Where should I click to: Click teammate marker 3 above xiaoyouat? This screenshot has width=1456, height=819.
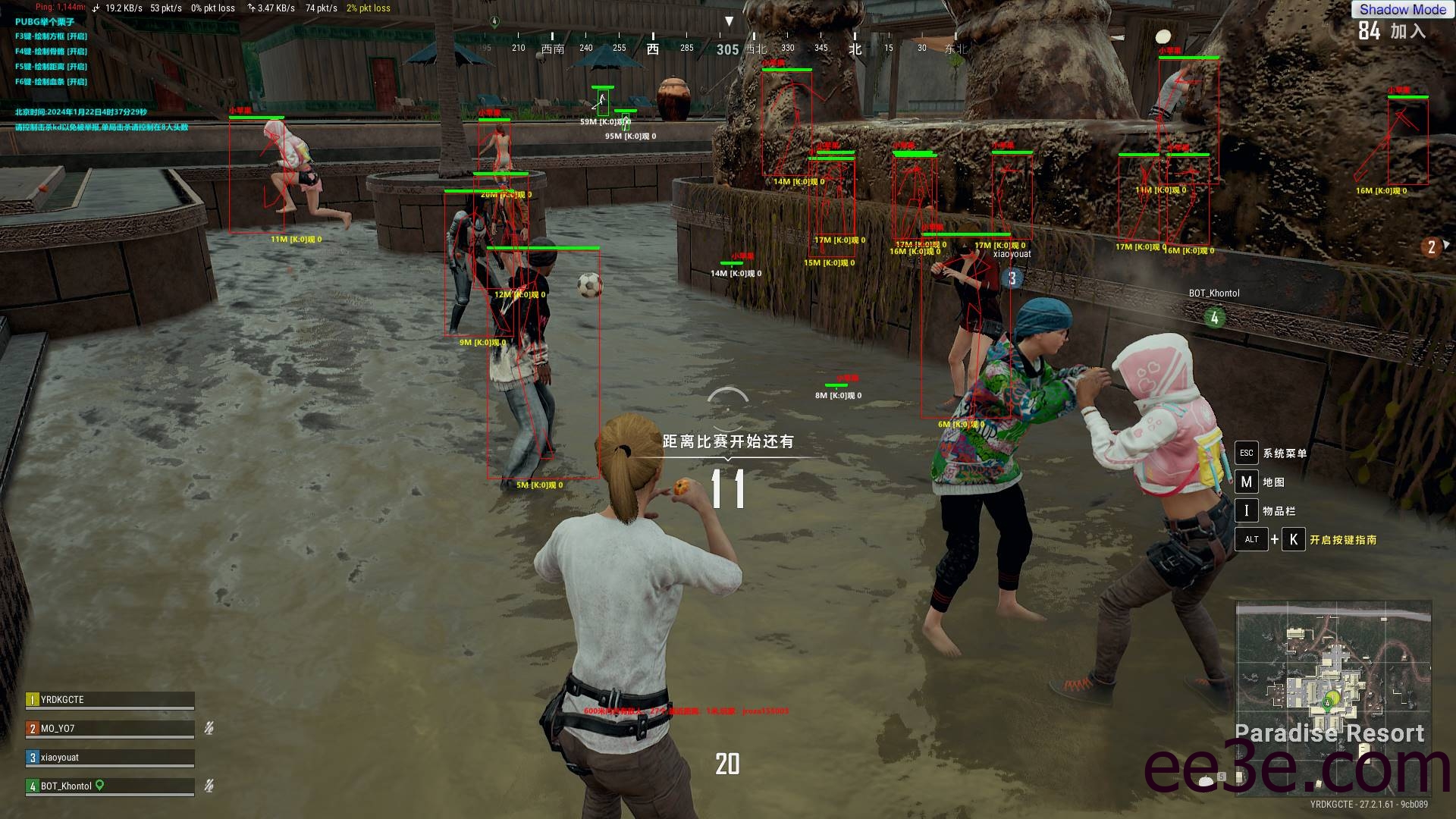tap(1011, 278)
